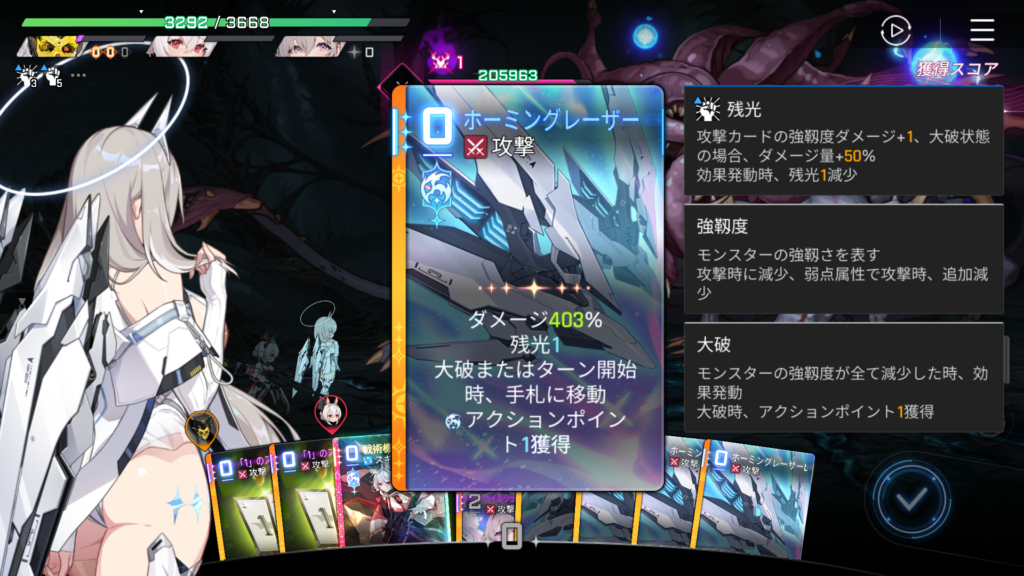Inspect the fist buff icon with stack 5
Image resolution: width=1024 pixels, height=576 pixels.
click(x=52, y=74)
